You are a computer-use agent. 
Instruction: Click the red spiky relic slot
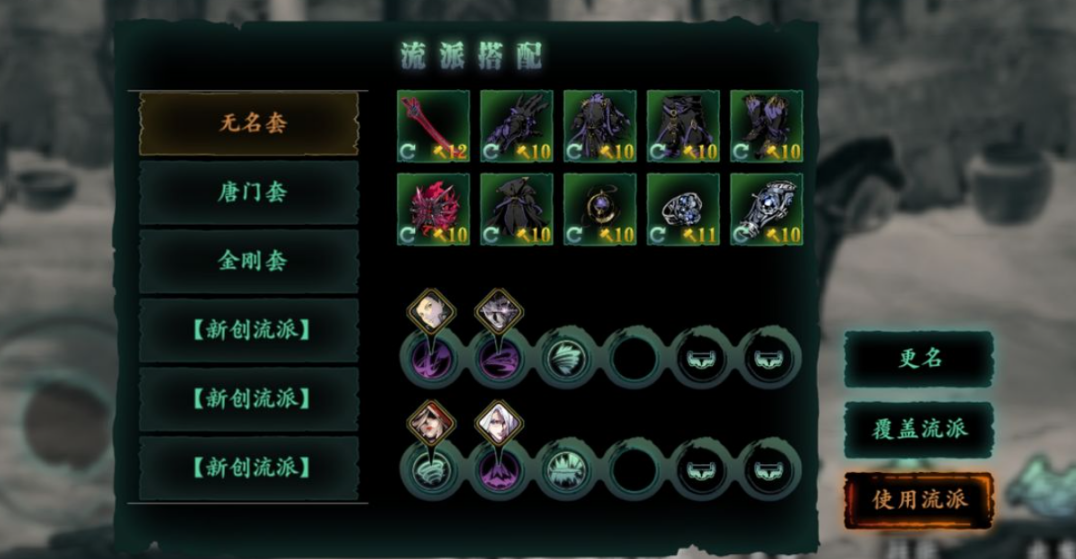(433, 210)
